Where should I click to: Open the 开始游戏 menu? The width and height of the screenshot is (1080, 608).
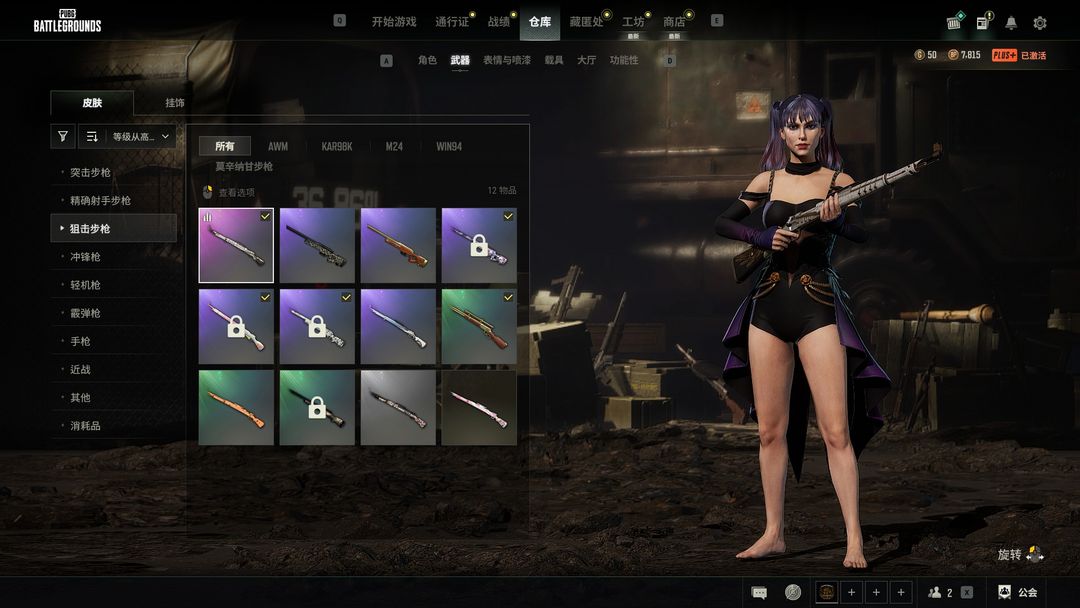click(393, 21)
